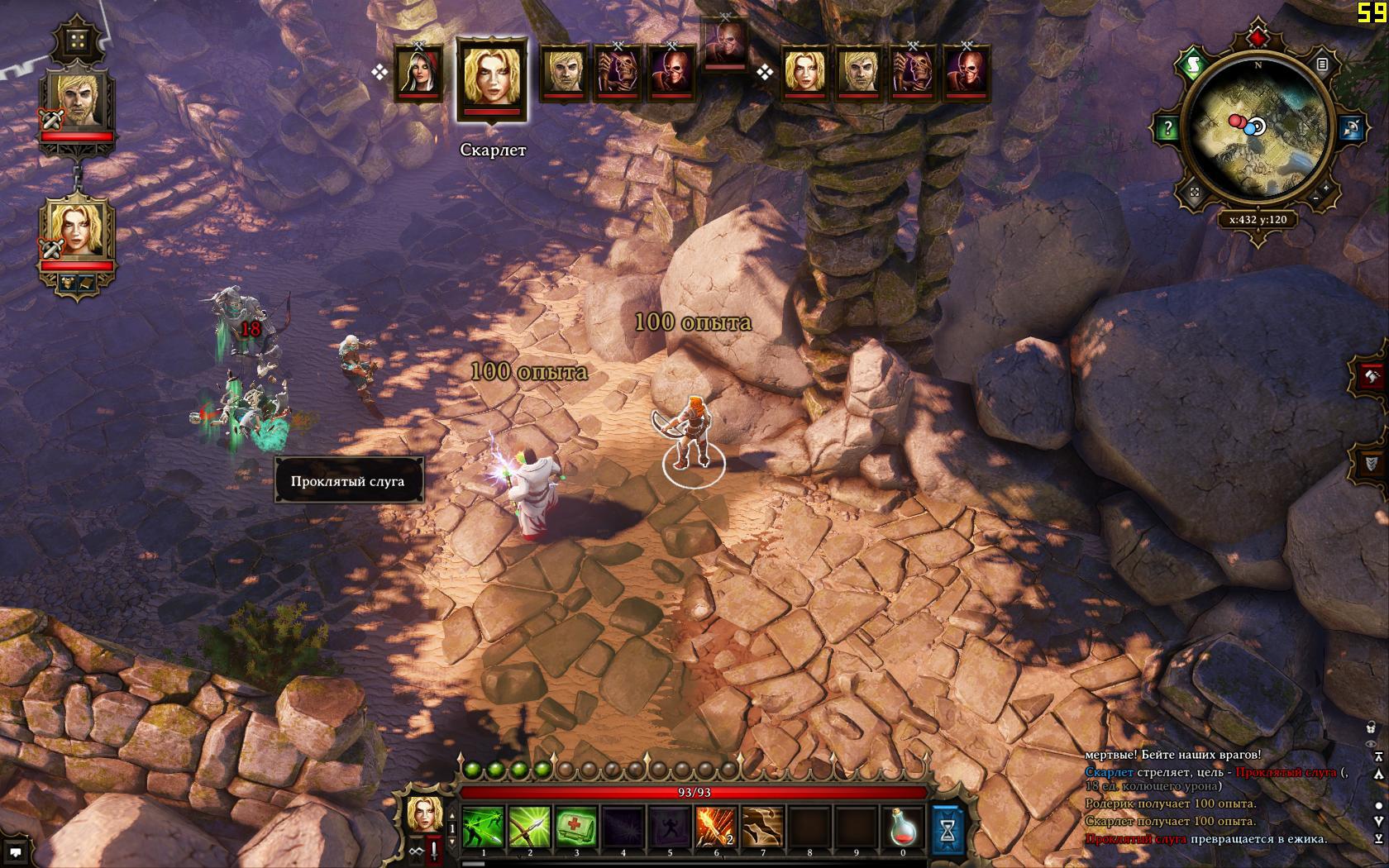Zoom out the minimap with the minus button

(1315, 199)
